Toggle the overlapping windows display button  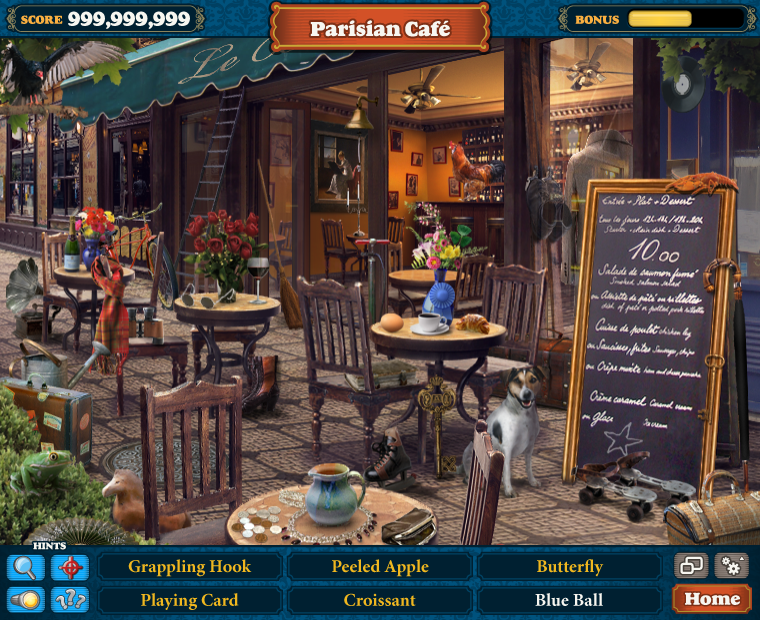691,566
